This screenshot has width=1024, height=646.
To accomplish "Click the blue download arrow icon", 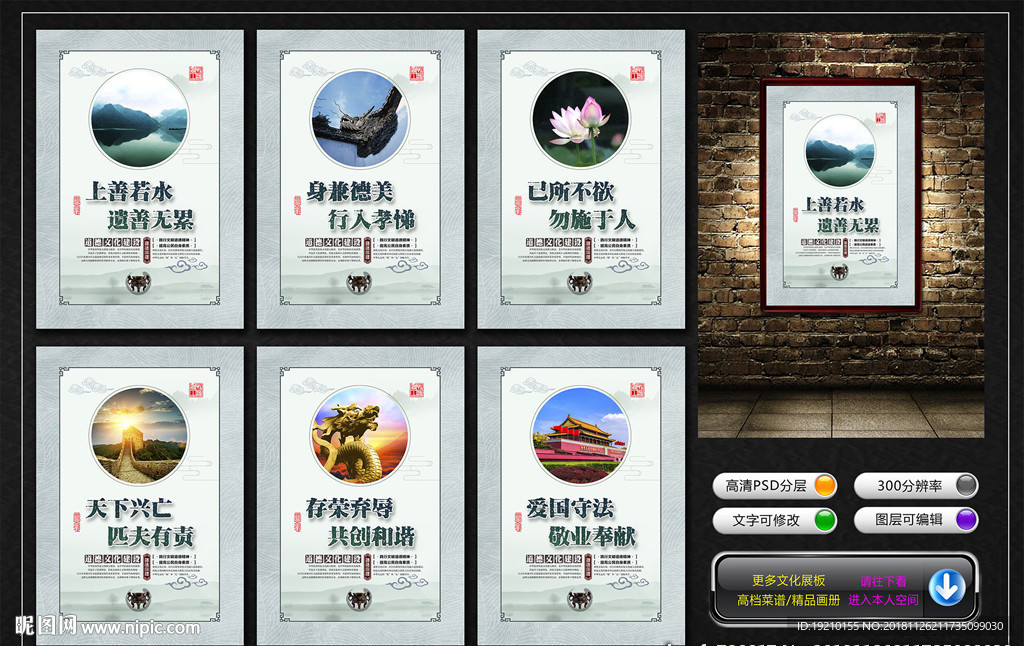I will [946, 587].
